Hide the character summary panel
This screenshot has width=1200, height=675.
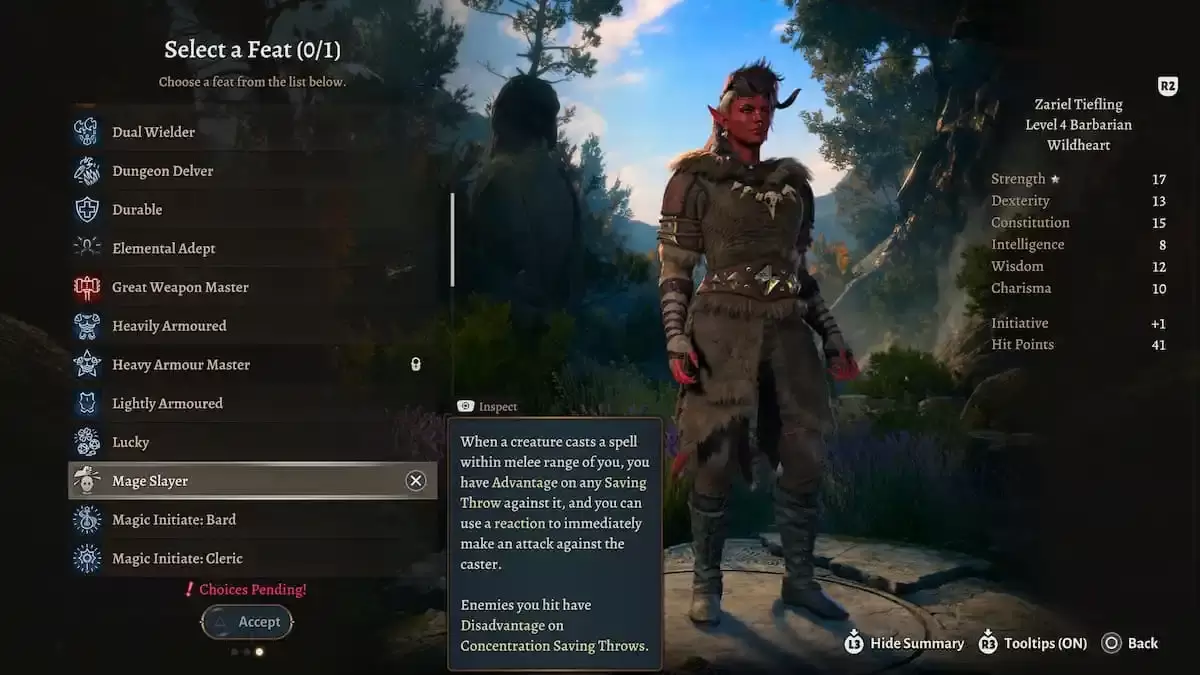(x=905, y=643)
